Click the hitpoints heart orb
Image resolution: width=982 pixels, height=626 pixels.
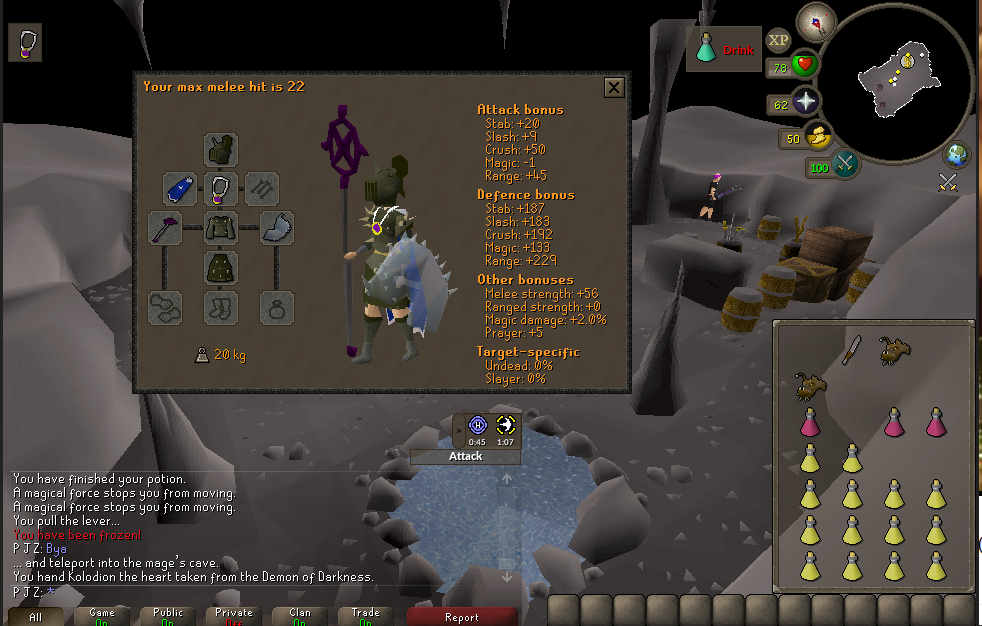coord(805,67)
